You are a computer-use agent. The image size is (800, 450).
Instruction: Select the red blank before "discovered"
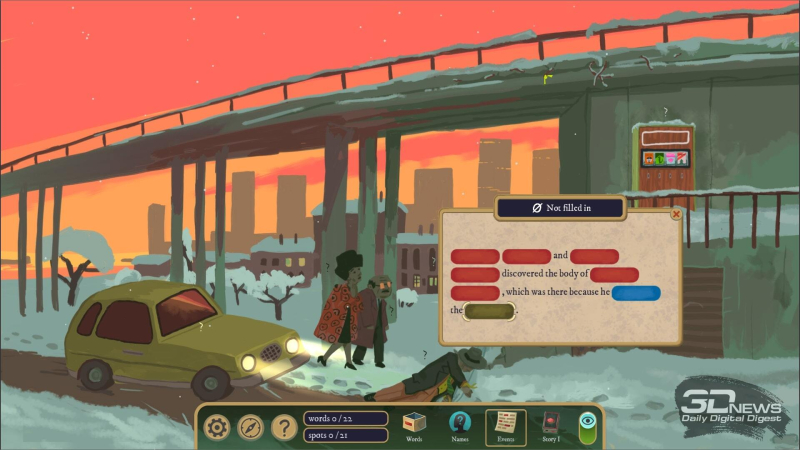474,275
